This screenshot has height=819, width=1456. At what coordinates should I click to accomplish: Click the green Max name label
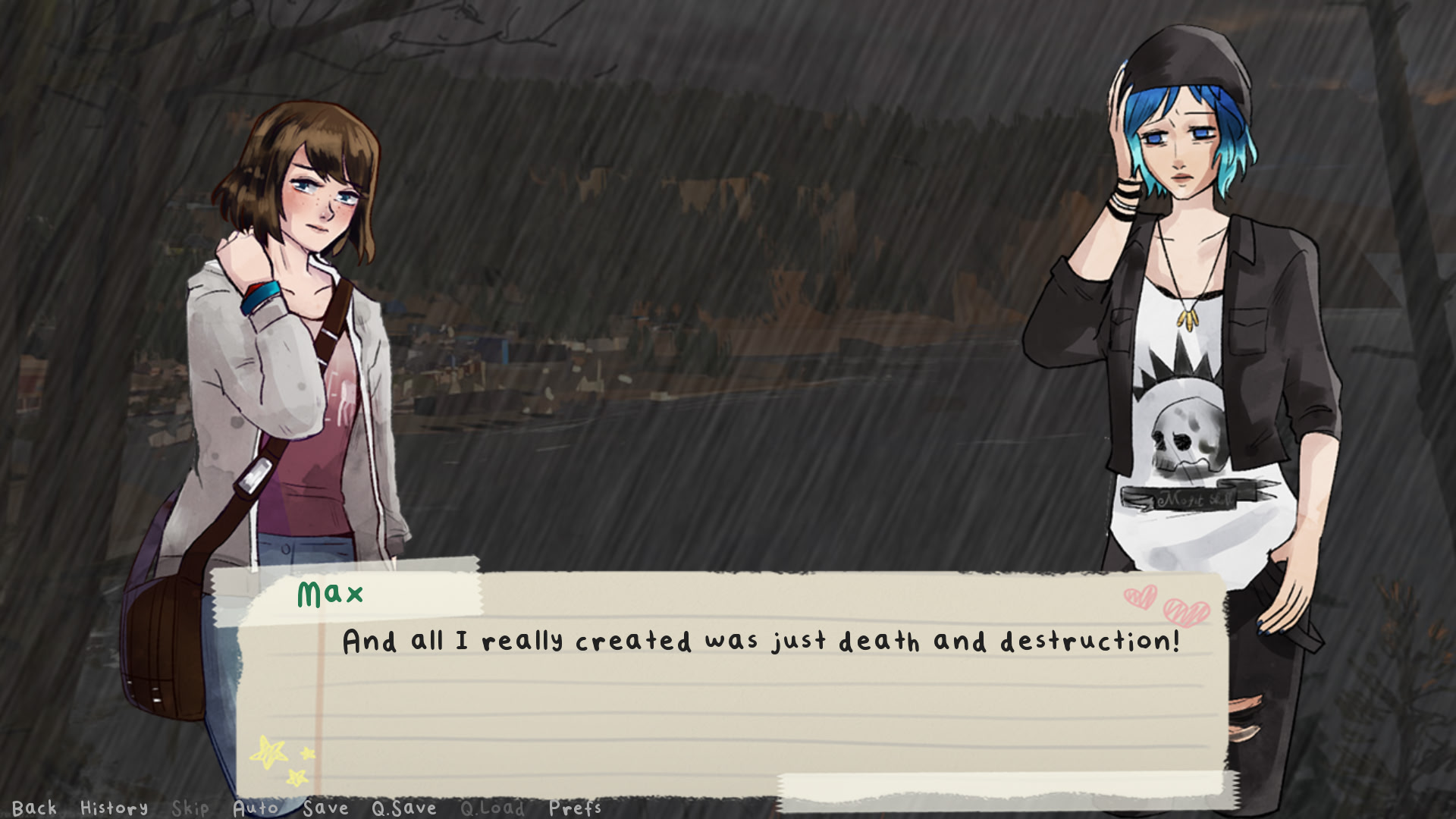(329, 595)
